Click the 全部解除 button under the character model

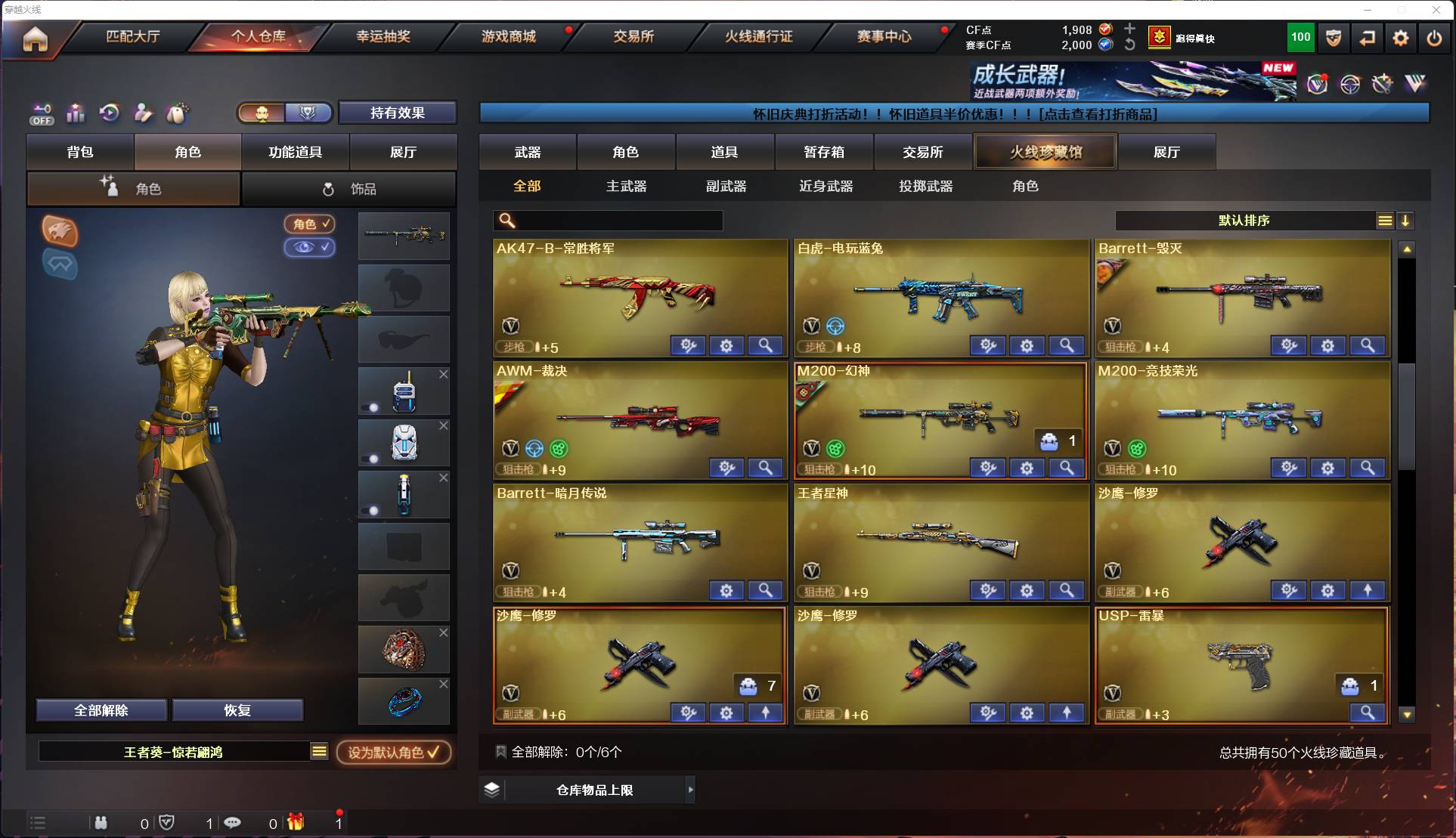coord(102,710)
